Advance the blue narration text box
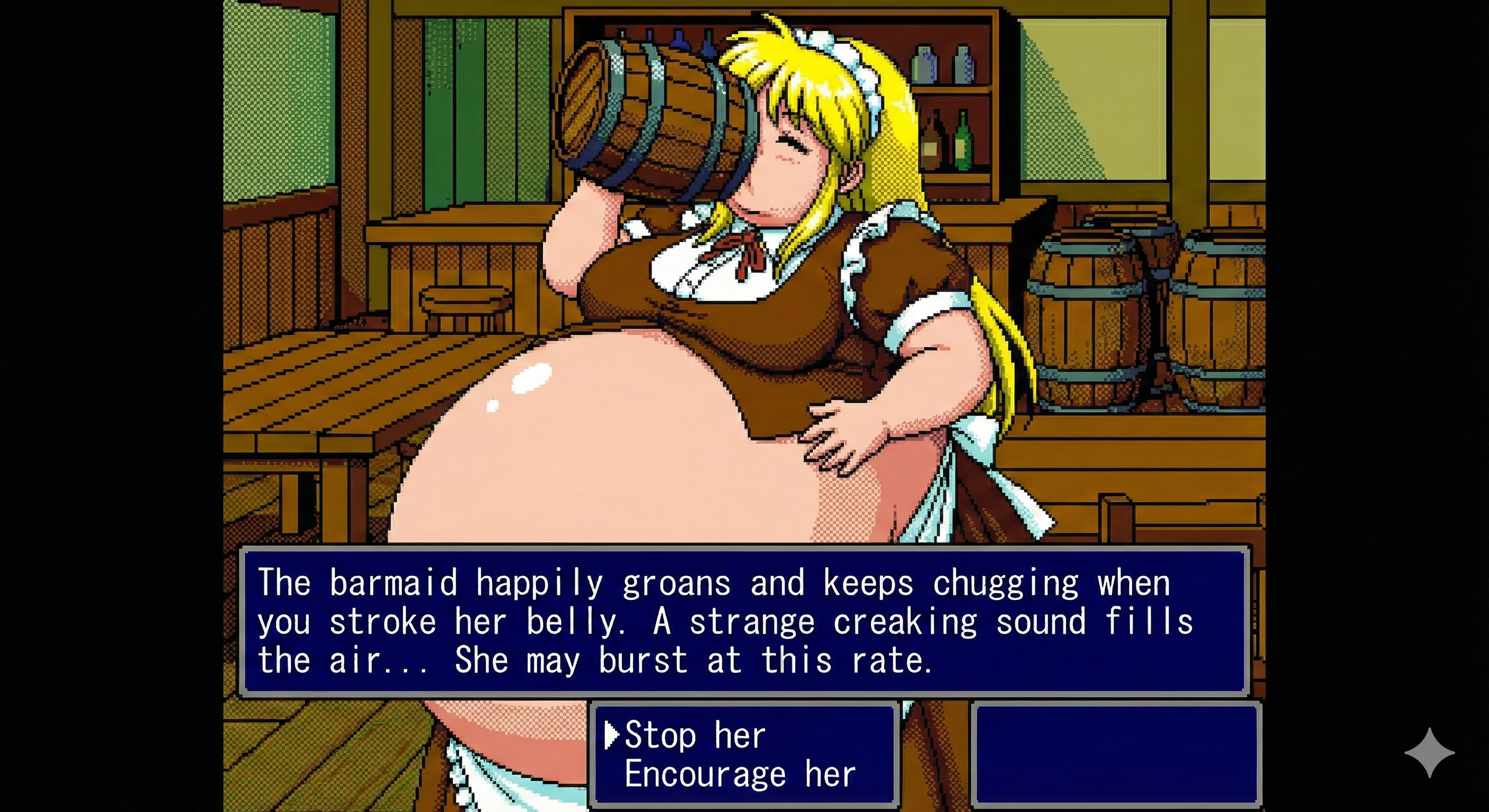 (x=743, y=621)
